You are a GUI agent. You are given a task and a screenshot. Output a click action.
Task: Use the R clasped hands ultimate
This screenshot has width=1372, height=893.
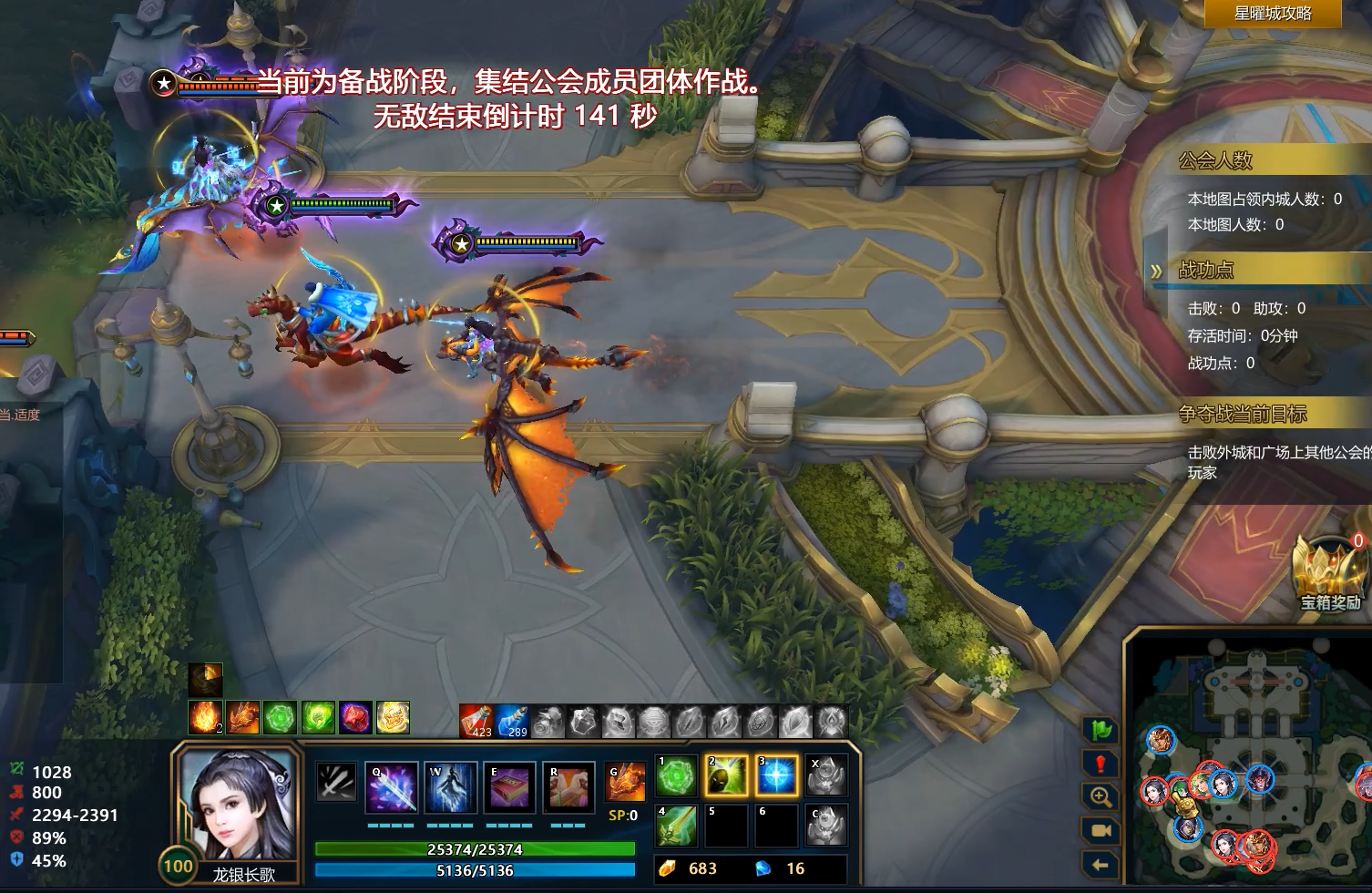[x=568, y=787]
